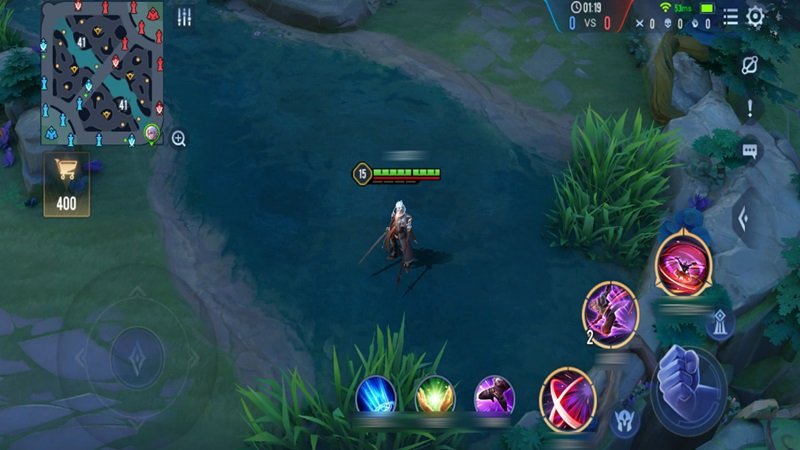Activate the red crossed-slash skill
Image resolution: width=800 pixels, height=450 pixels.
568,398
